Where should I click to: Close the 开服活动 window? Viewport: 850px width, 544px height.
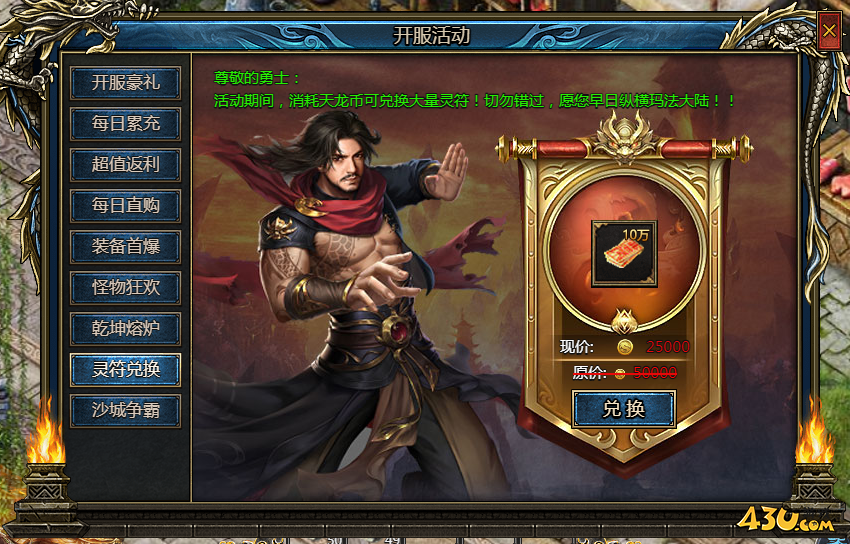829,31
